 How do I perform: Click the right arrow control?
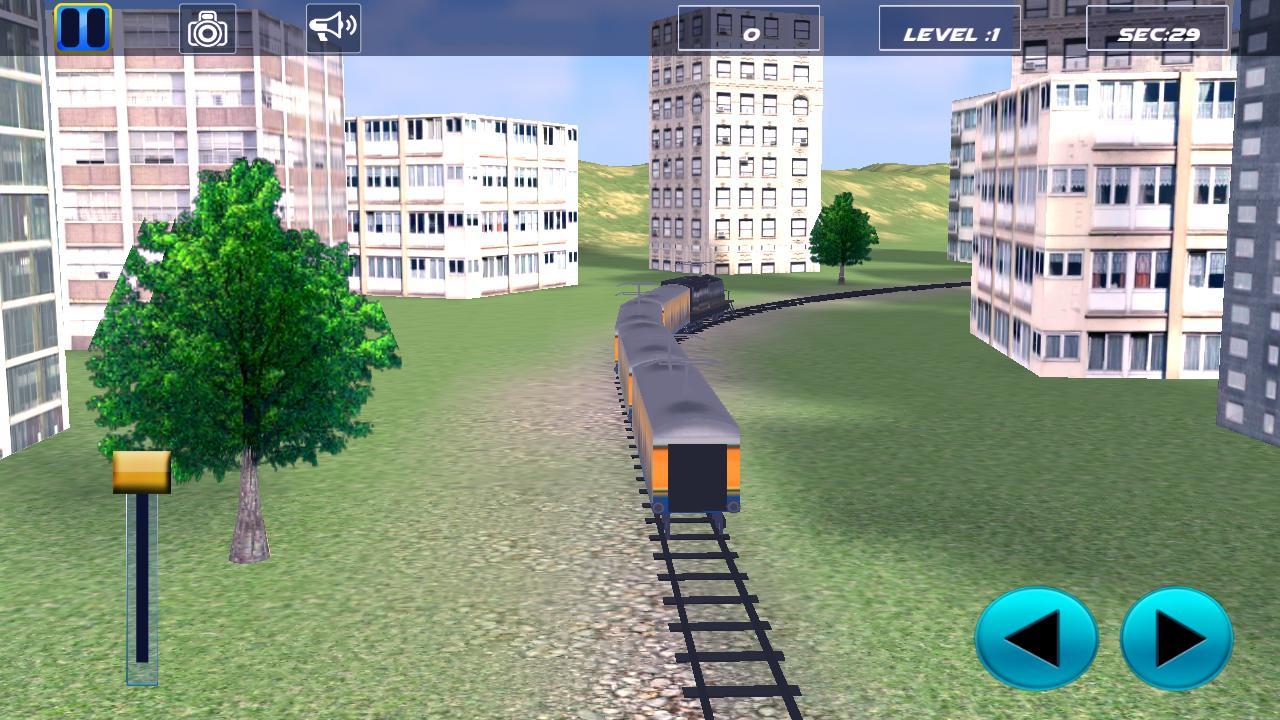[x=1180, y=640]
